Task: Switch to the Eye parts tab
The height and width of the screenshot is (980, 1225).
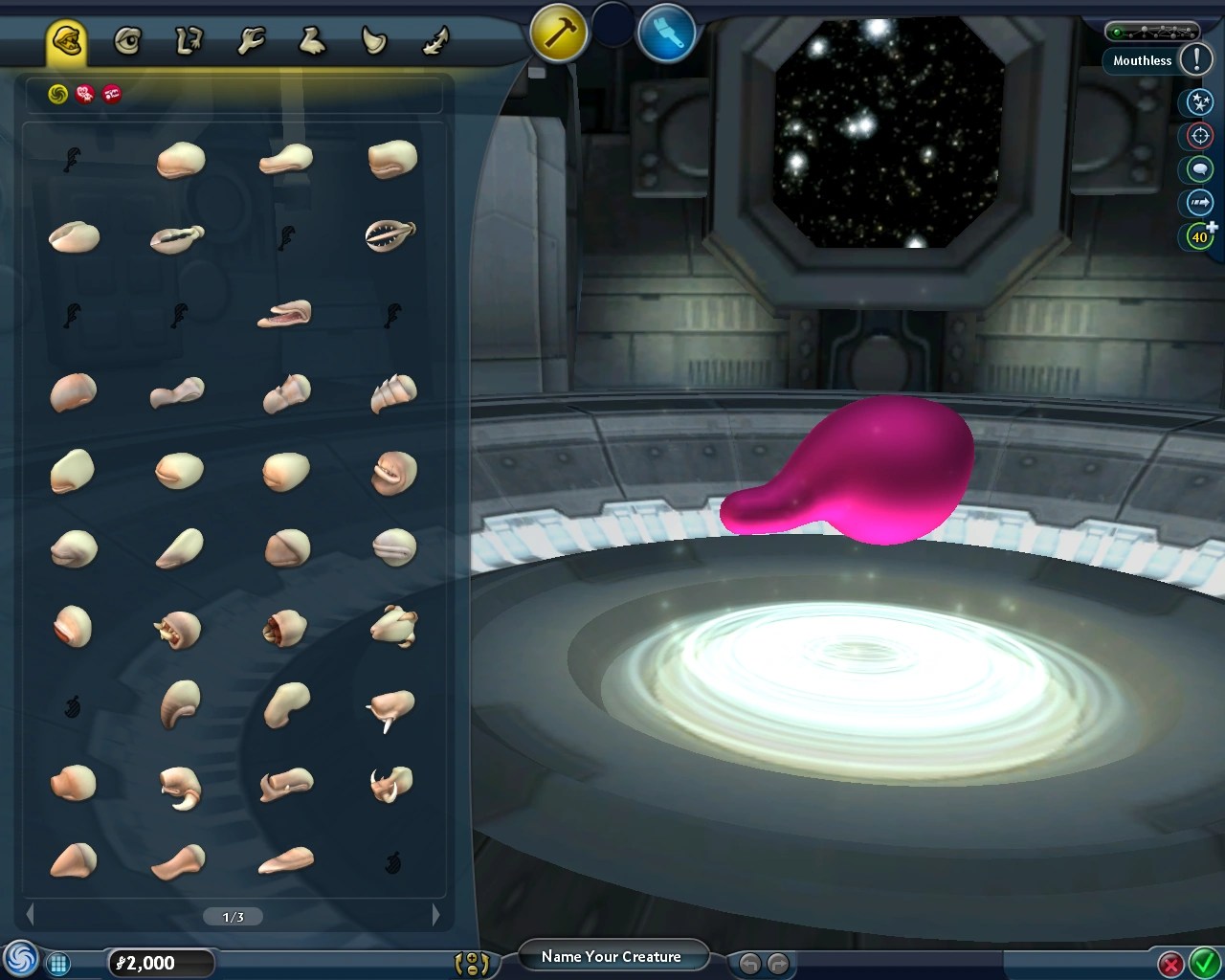Action: coord(129,39)
